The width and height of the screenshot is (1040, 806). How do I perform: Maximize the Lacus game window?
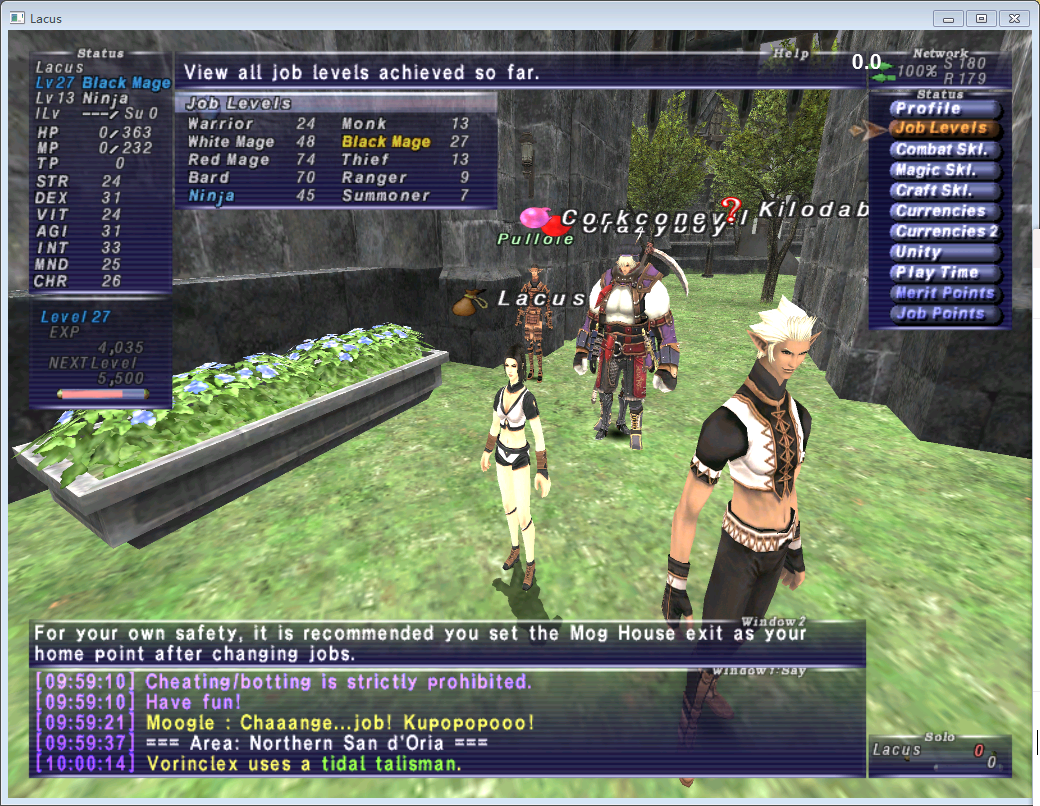coord(980,18)
